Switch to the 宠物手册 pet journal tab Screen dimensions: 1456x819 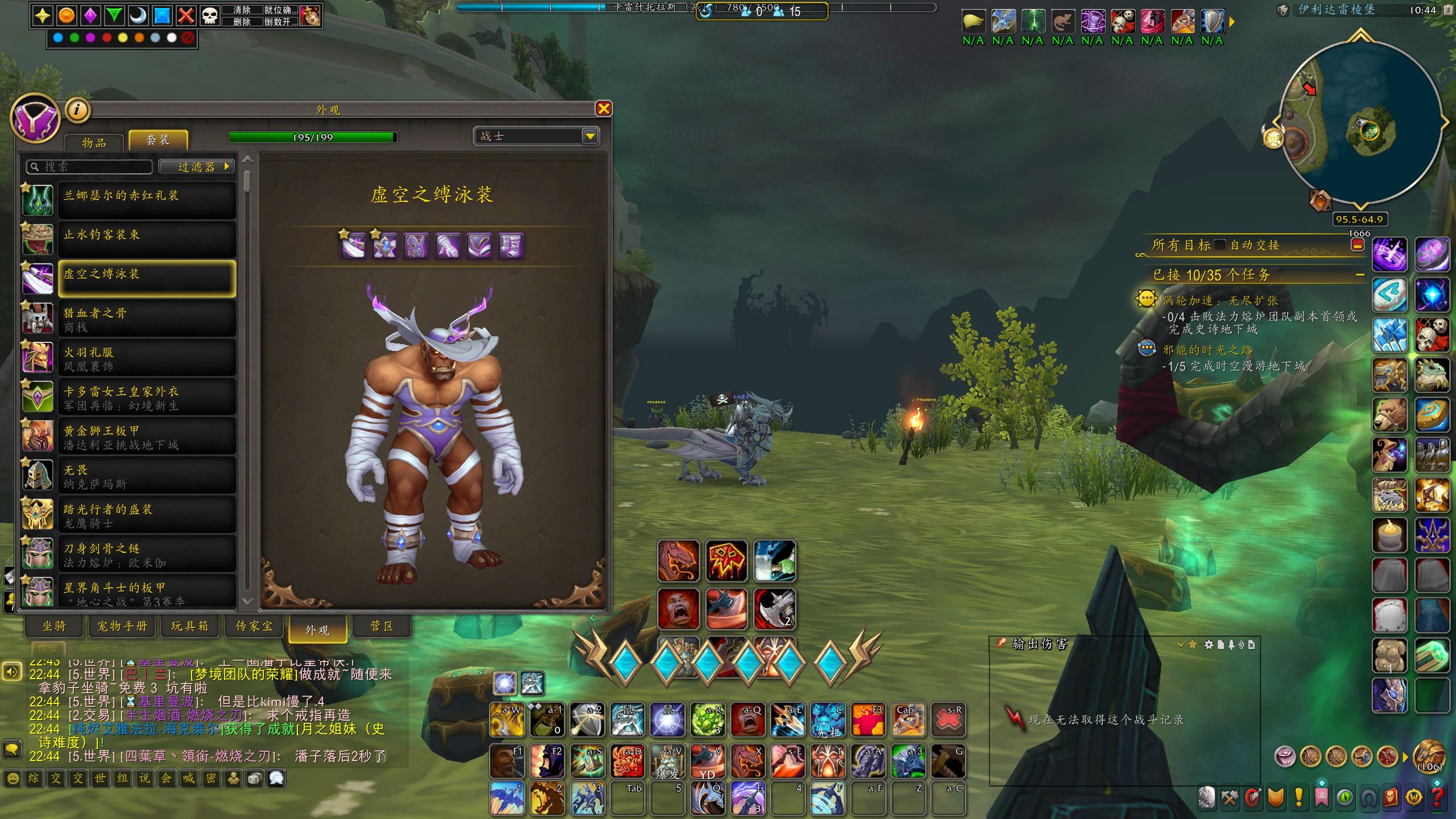point(122,626)
